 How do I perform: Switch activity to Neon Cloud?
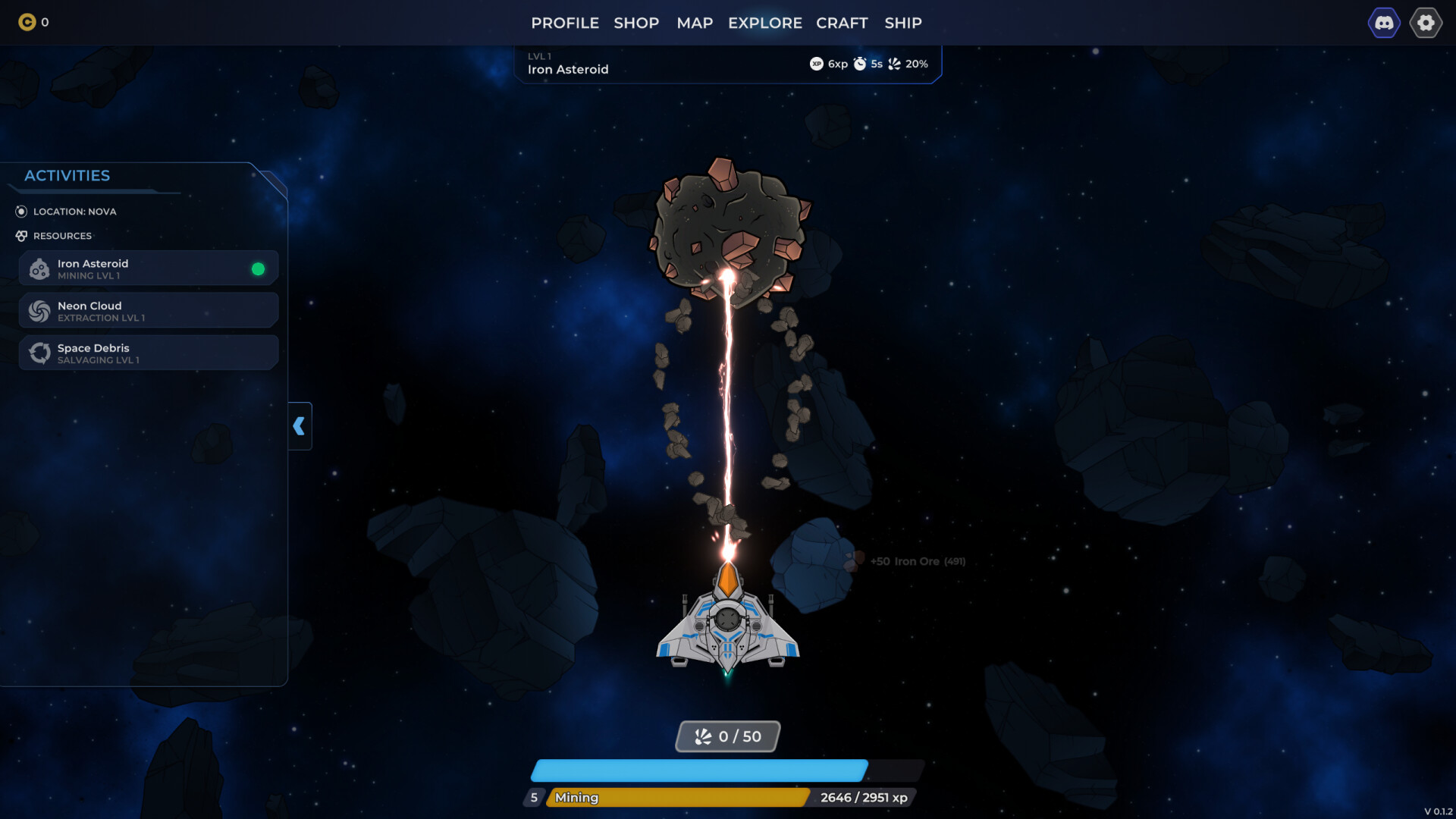coord(148,310)
